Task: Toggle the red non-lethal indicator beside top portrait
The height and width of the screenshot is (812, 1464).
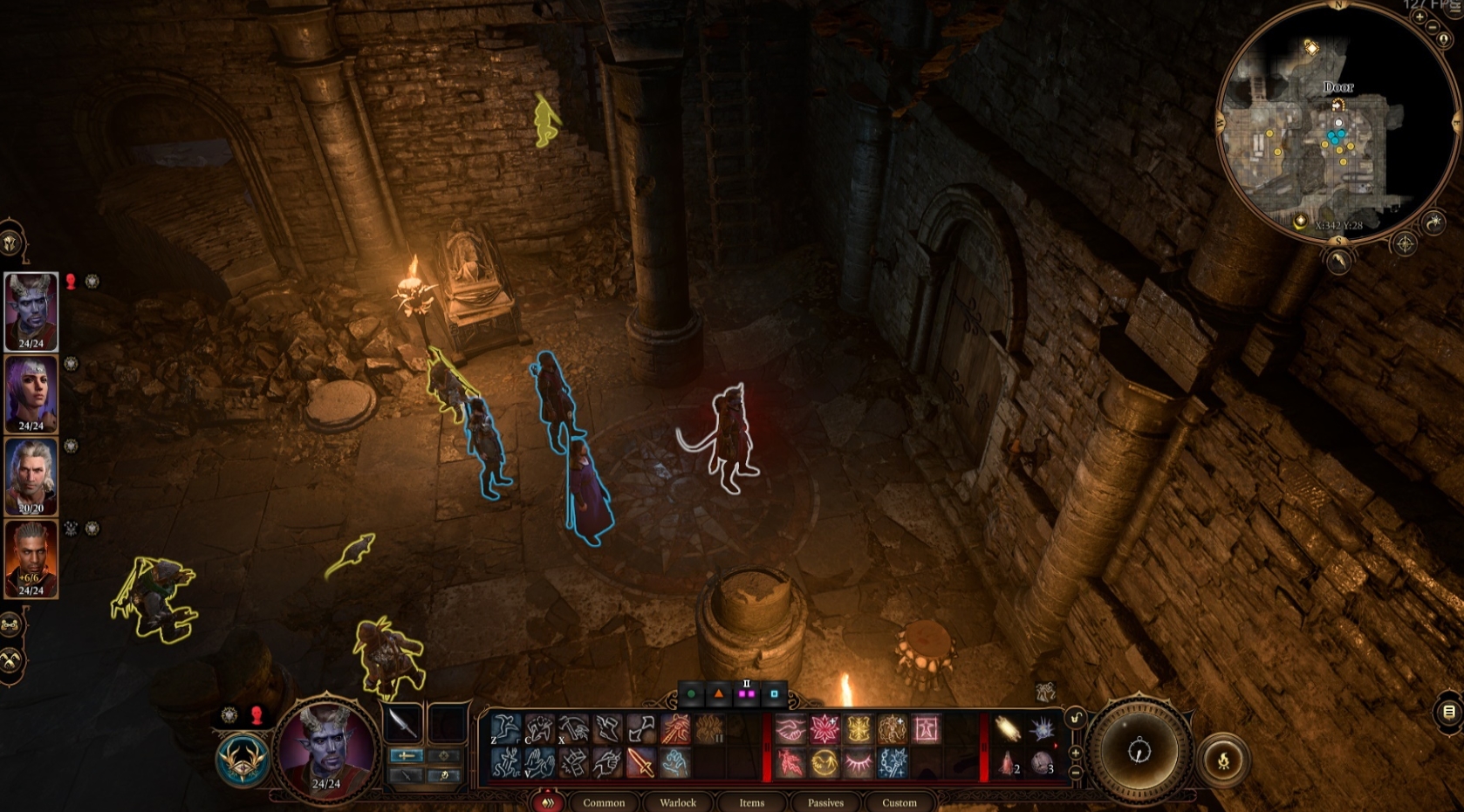Action: [x=71, y=283]
